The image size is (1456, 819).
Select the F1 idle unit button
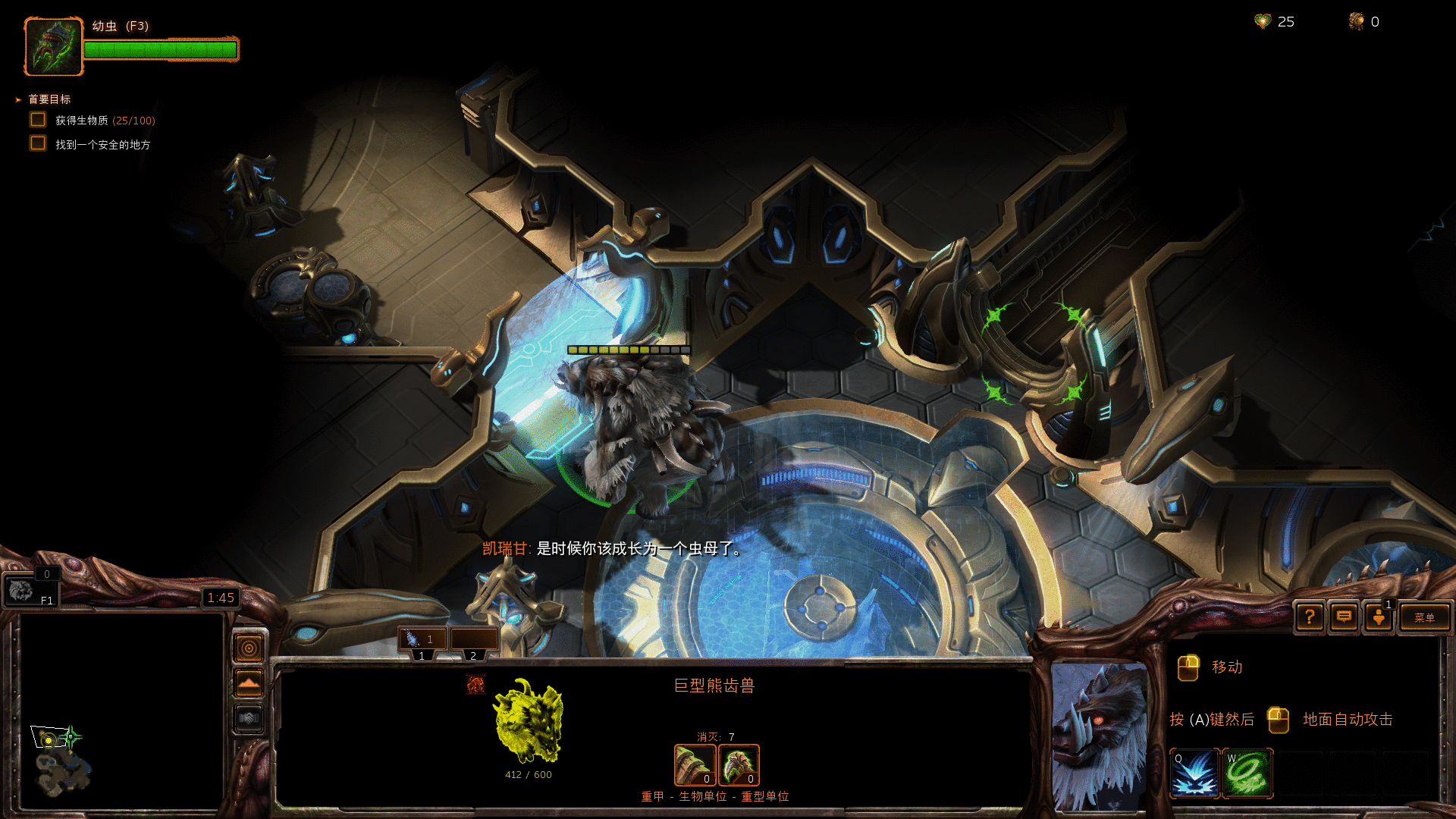point(30,591)
